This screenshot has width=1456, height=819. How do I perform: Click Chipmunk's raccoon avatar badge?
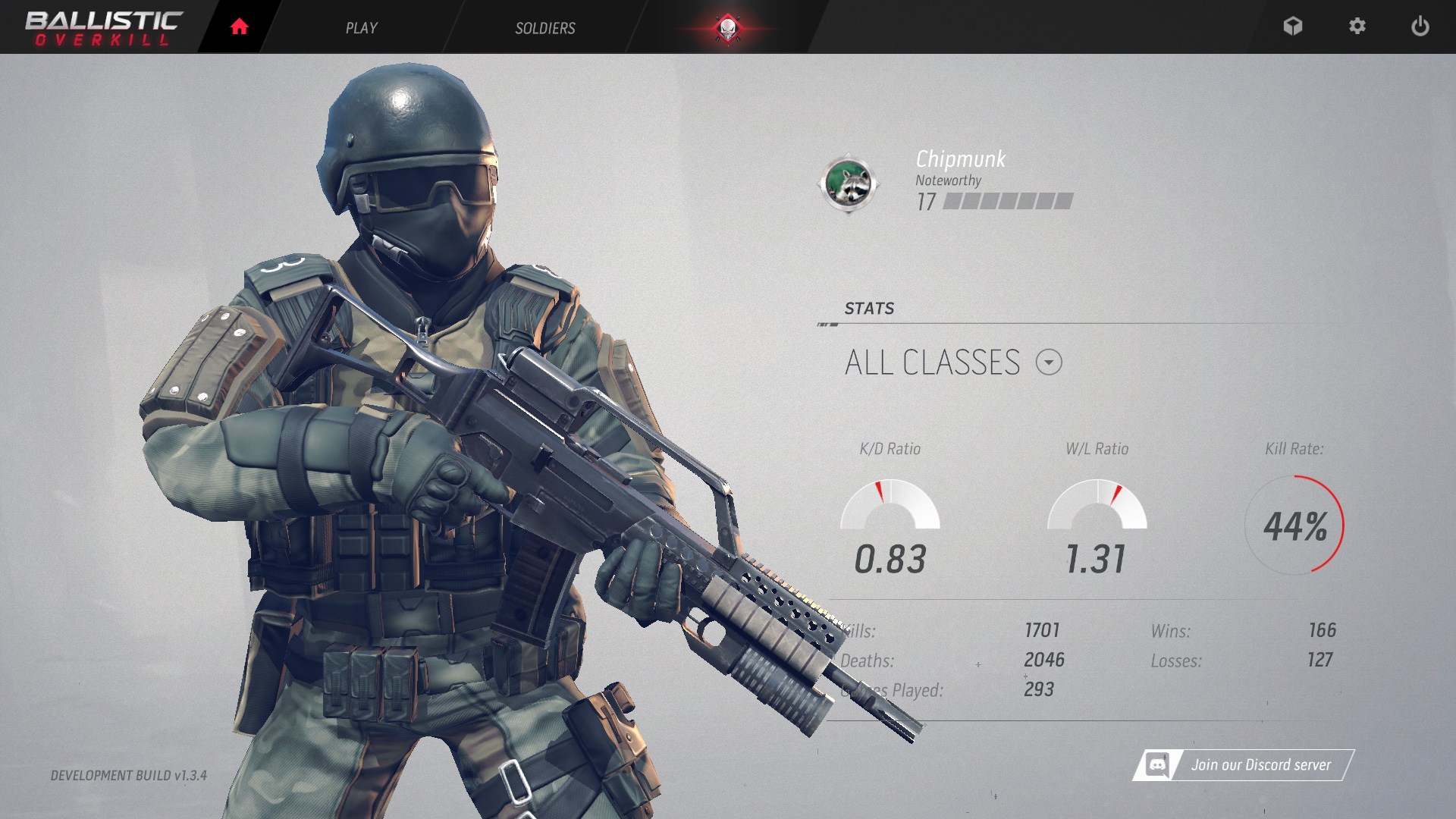click(851, 185)
